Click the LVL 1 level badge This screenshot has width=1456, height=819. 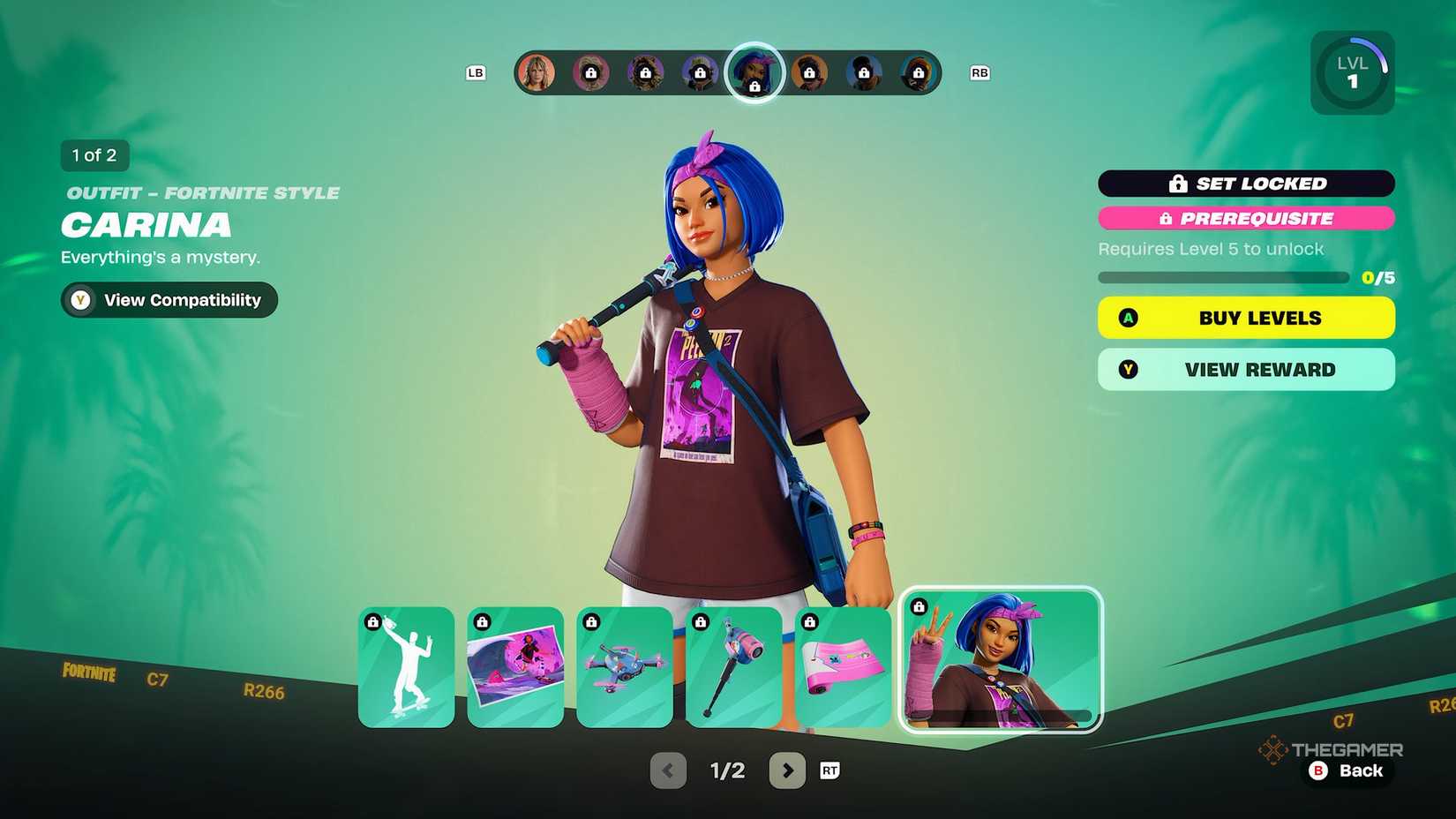click(1352, 71)
